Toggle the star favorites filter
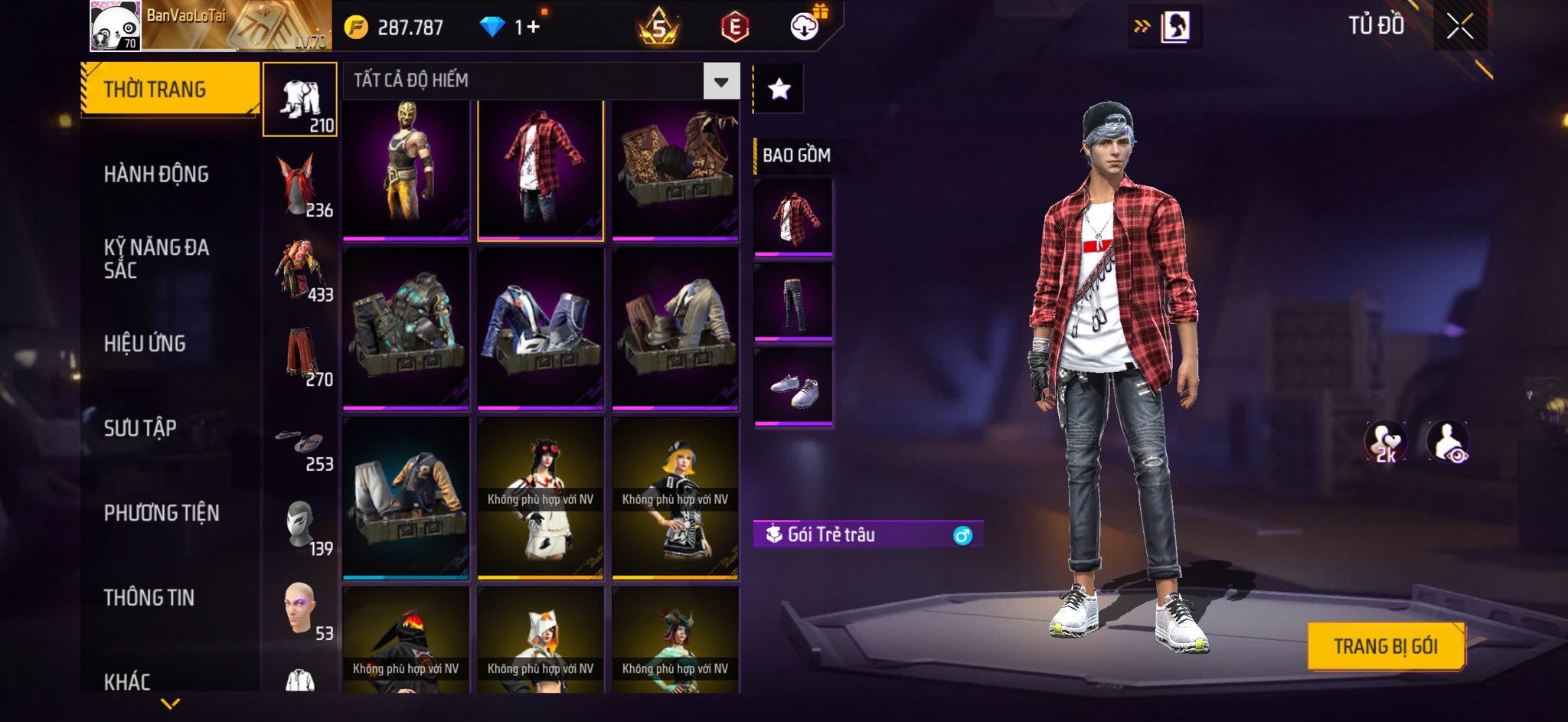This screenshot has height=722, width=1568. (x=779, y=90)
